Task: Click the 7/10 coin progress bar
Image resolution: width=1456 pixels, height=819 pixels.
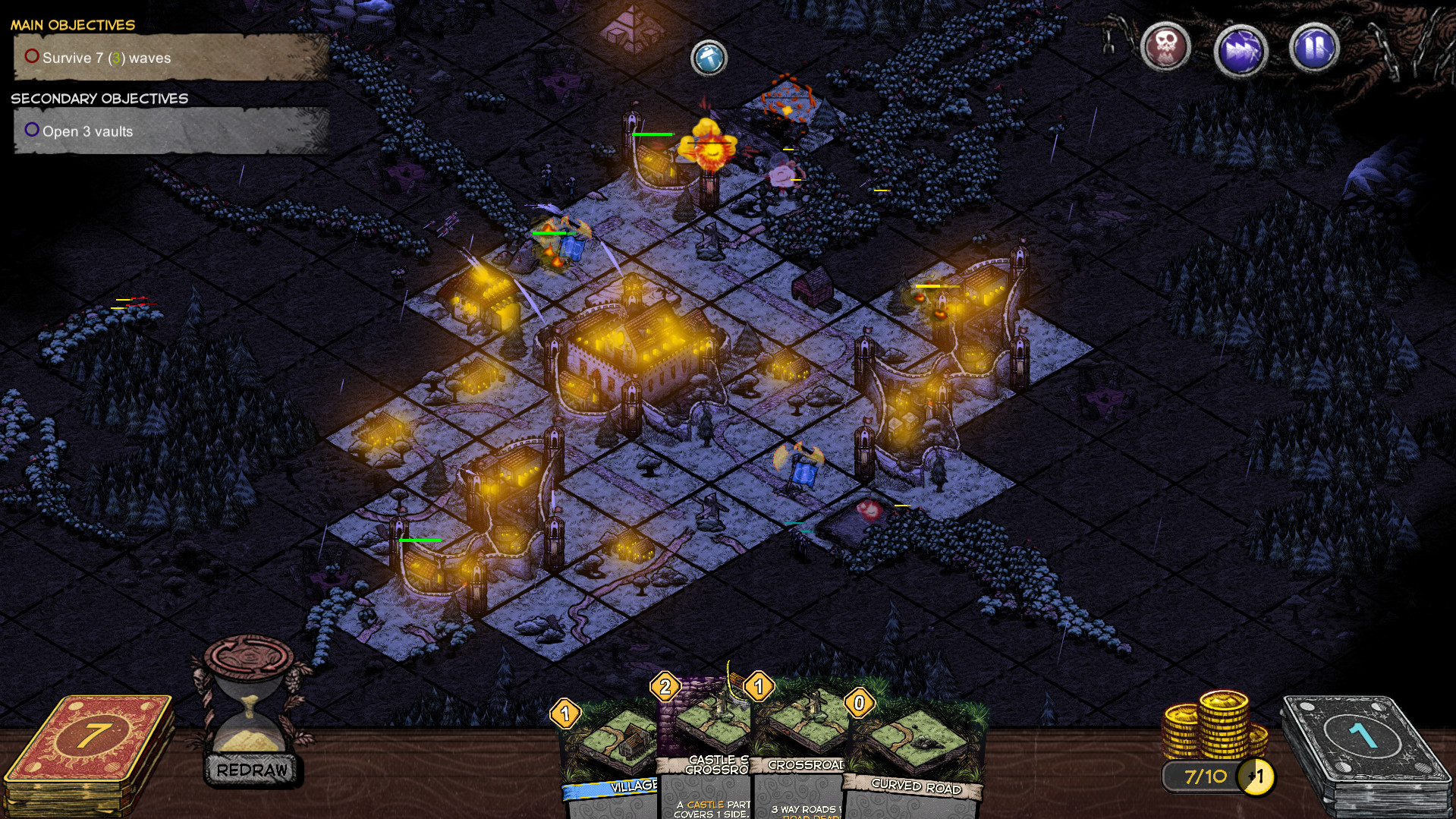Action: (1206, 776)
